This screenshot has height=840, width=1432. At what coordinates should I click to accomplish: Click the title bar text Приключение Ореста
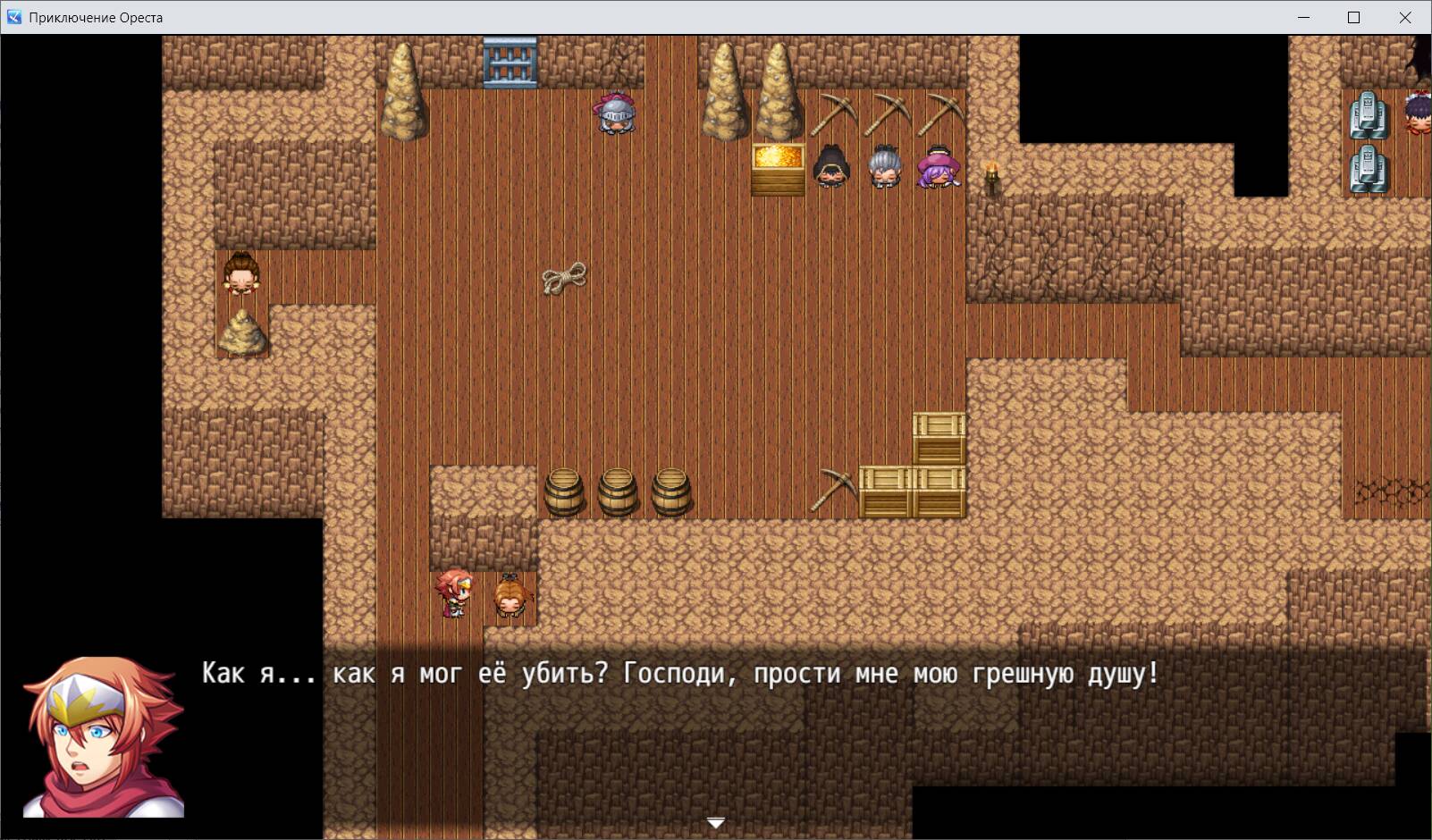[96, 15]
